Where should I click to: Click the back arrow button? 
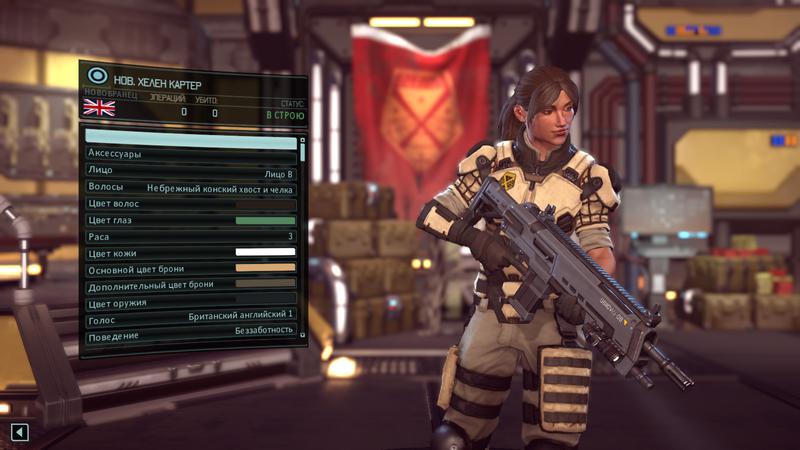click(x=20, y=432)
